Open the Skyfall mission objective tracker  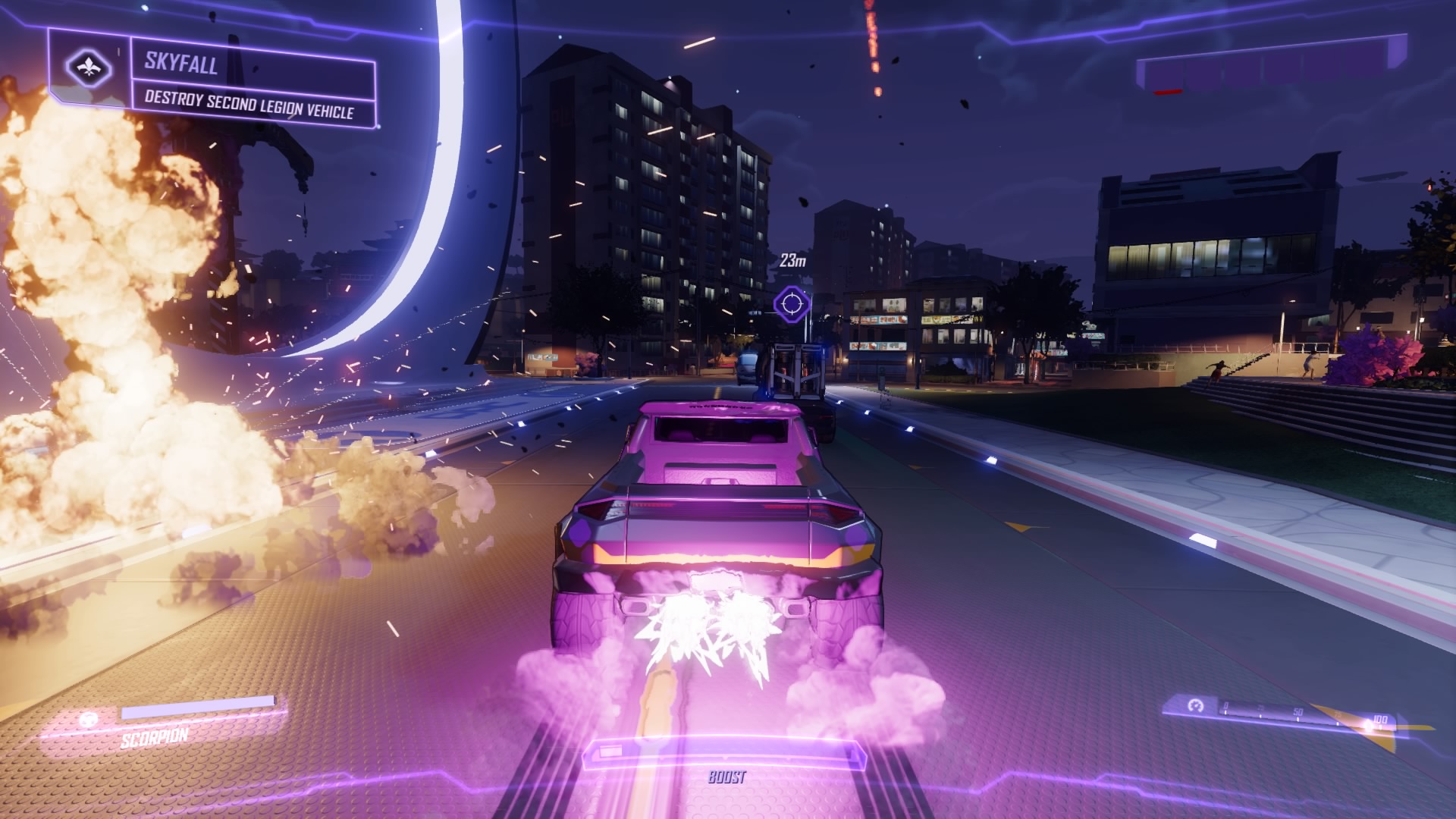pyautogui.click(x=250, y=85)
